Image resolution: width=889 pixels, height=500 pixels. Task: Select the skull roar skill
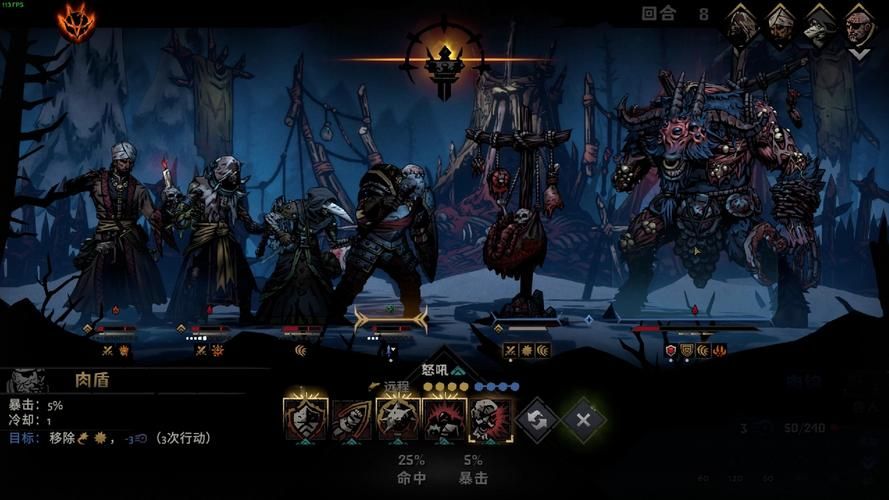click(x=490, y=420)
